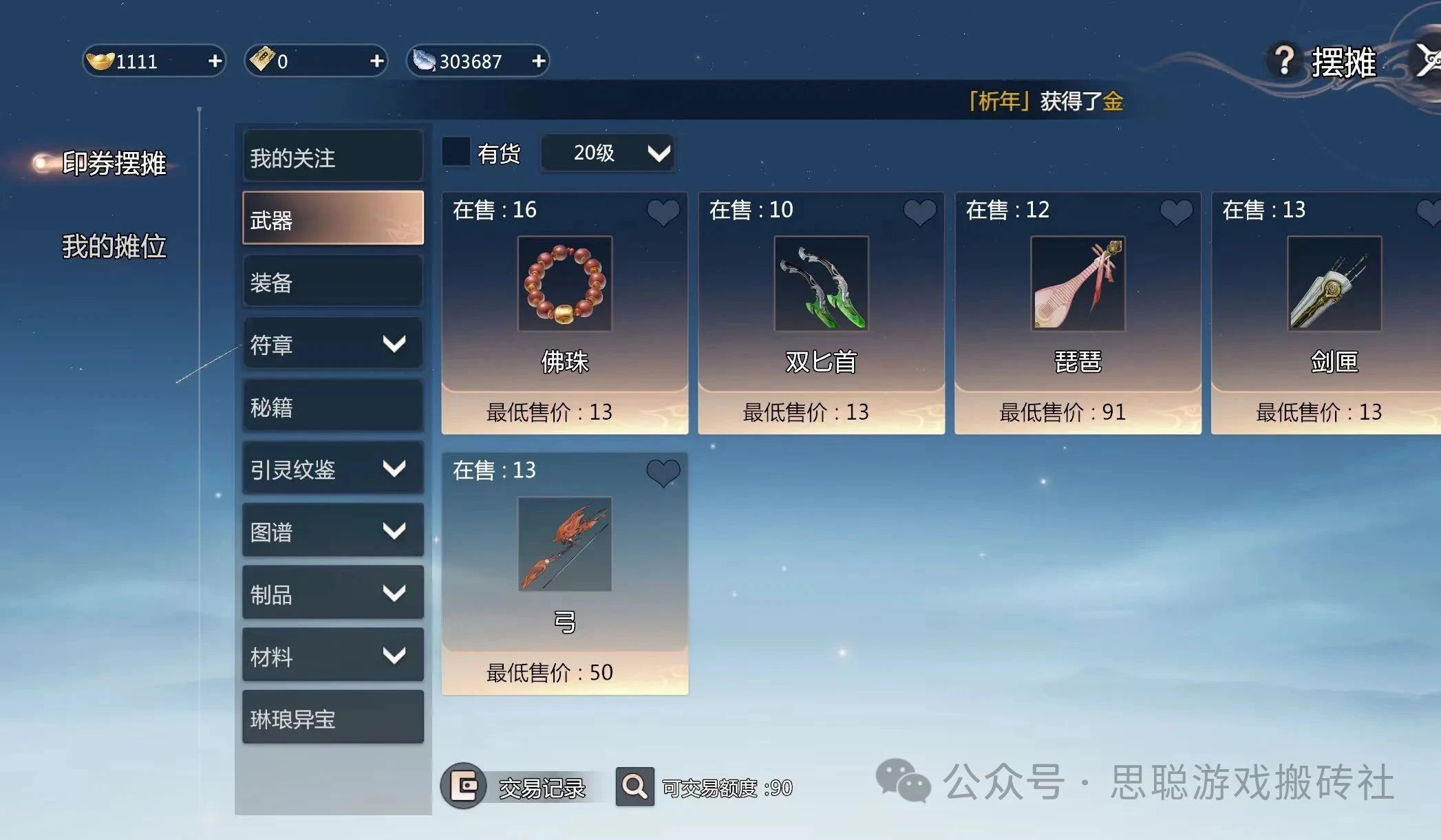Select the 武器 weapons category

(332, 219)
